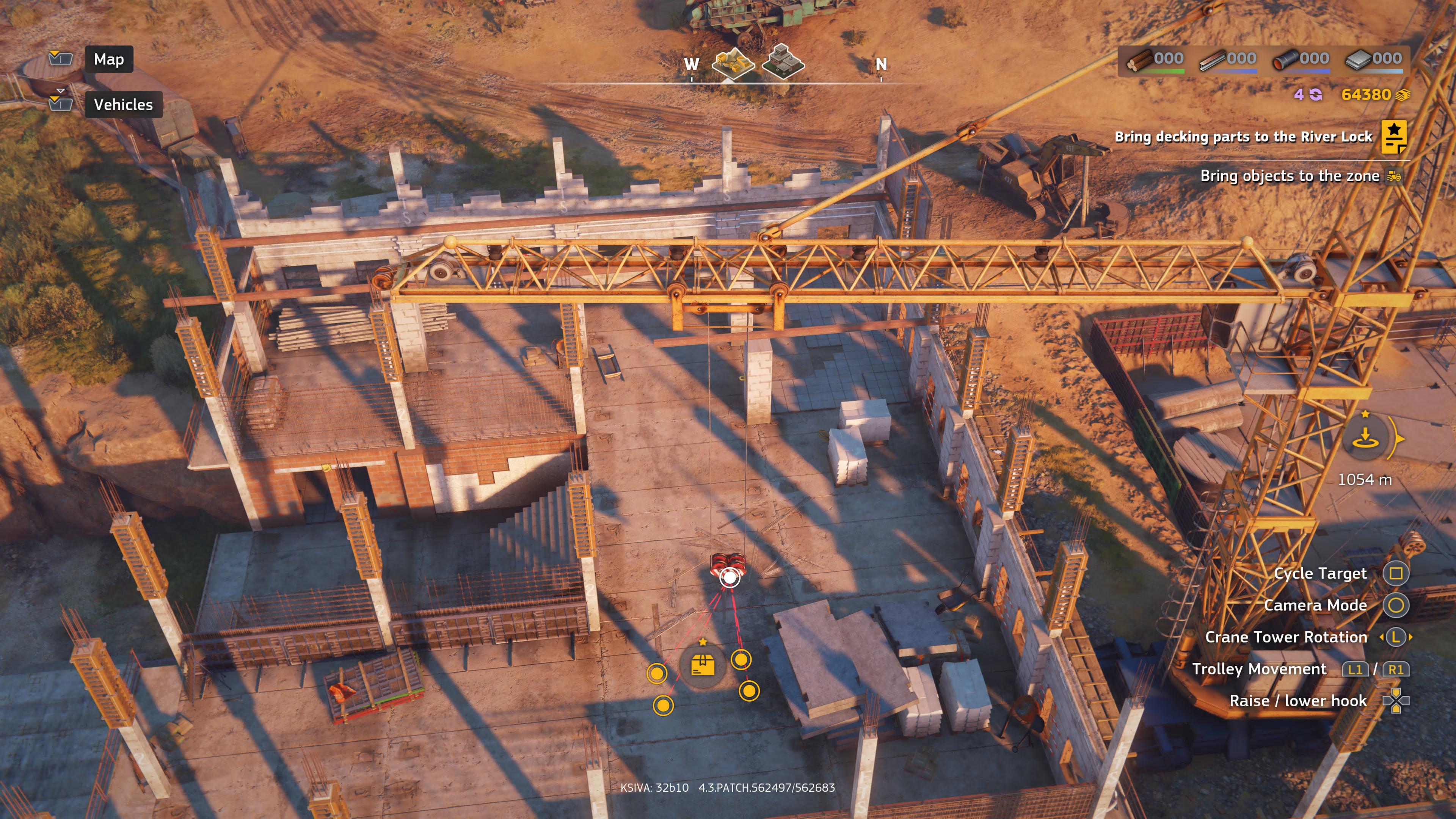
Task: Expand the Vehicles panel using its arrow
Action: point(61,91)
